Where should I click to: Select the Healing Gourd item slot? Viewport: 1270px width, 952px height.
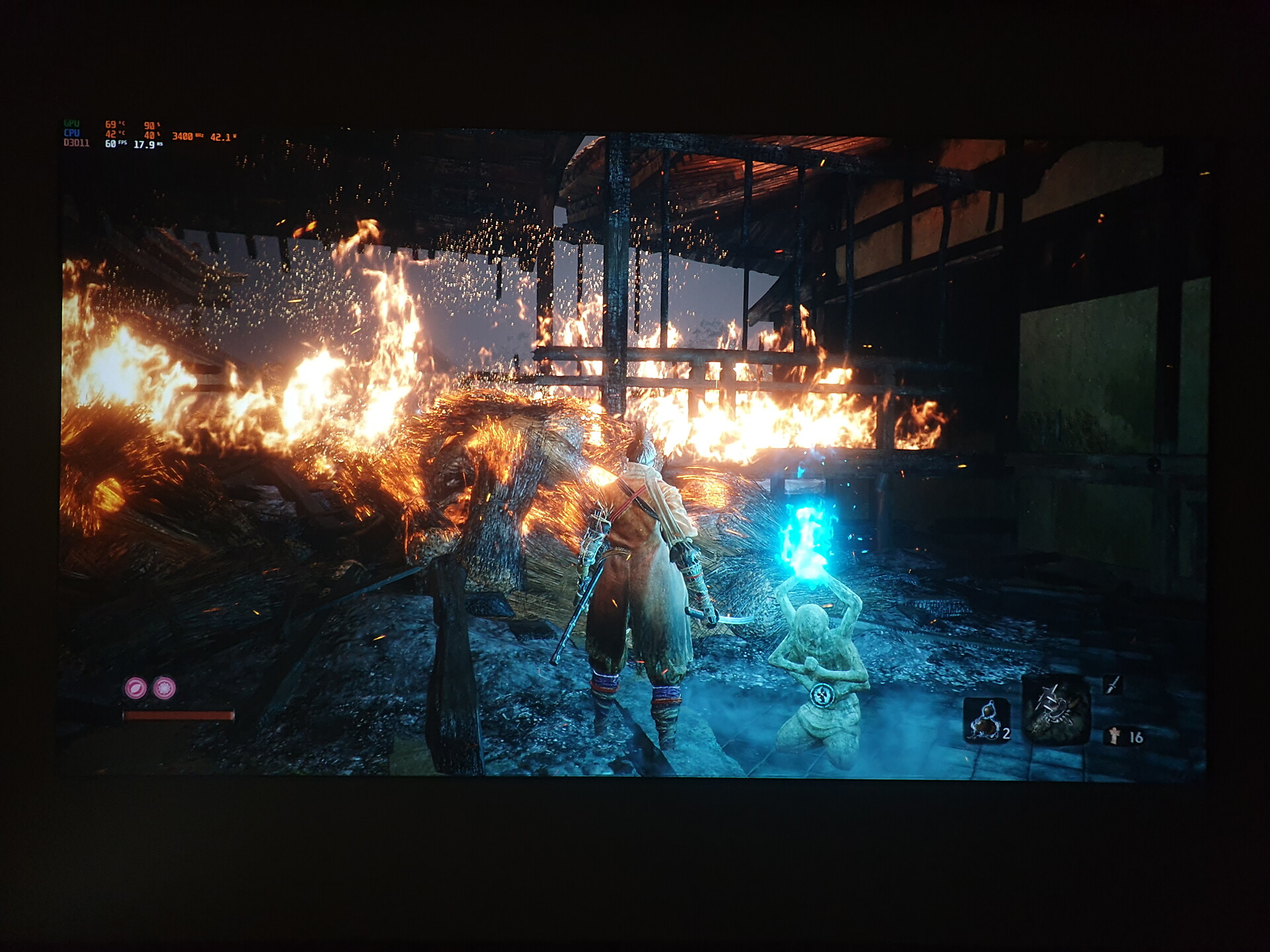click(986, 721)
